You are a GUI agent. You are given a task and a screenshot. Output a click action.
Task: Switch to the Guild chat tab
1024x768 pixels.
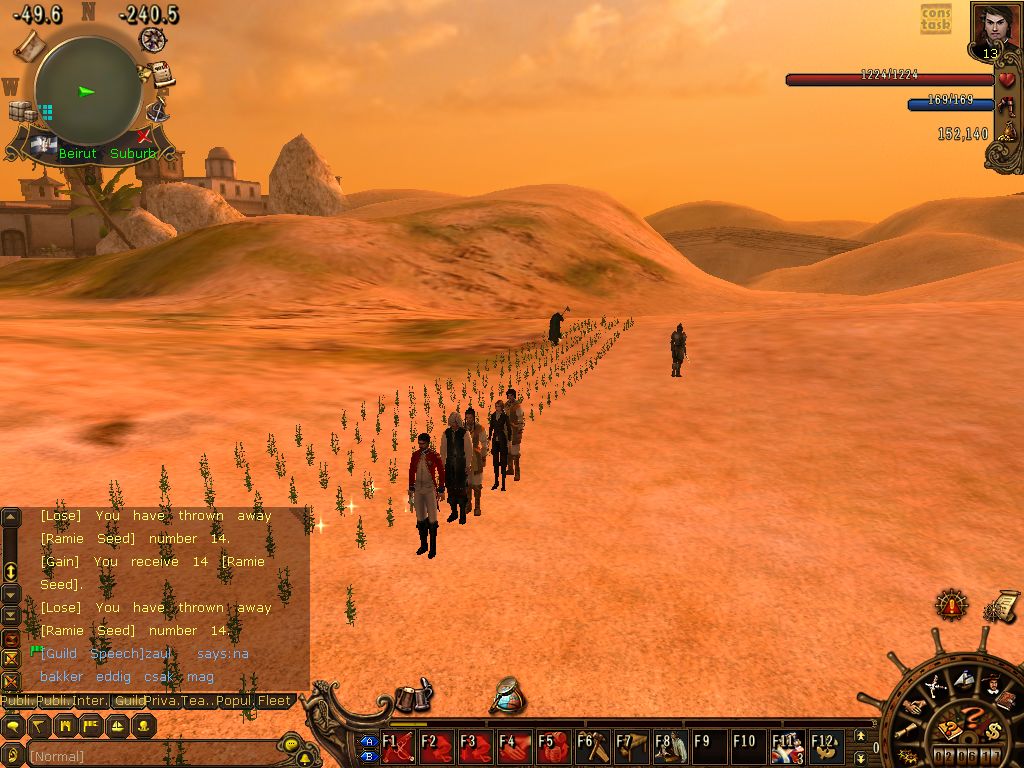coord(128,702)
